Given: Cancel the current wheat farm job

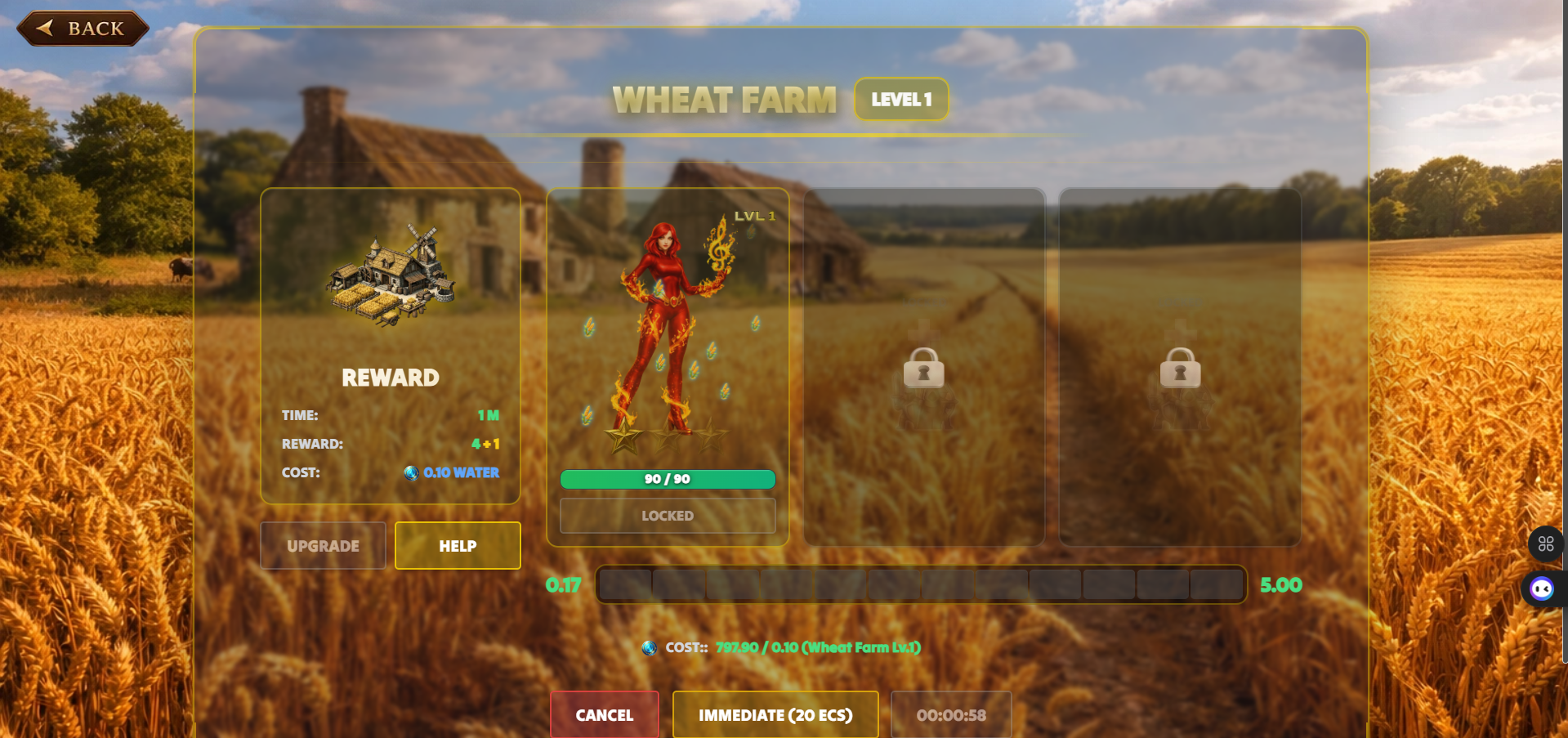Looking at the screenshot, I should coord(605,715).
